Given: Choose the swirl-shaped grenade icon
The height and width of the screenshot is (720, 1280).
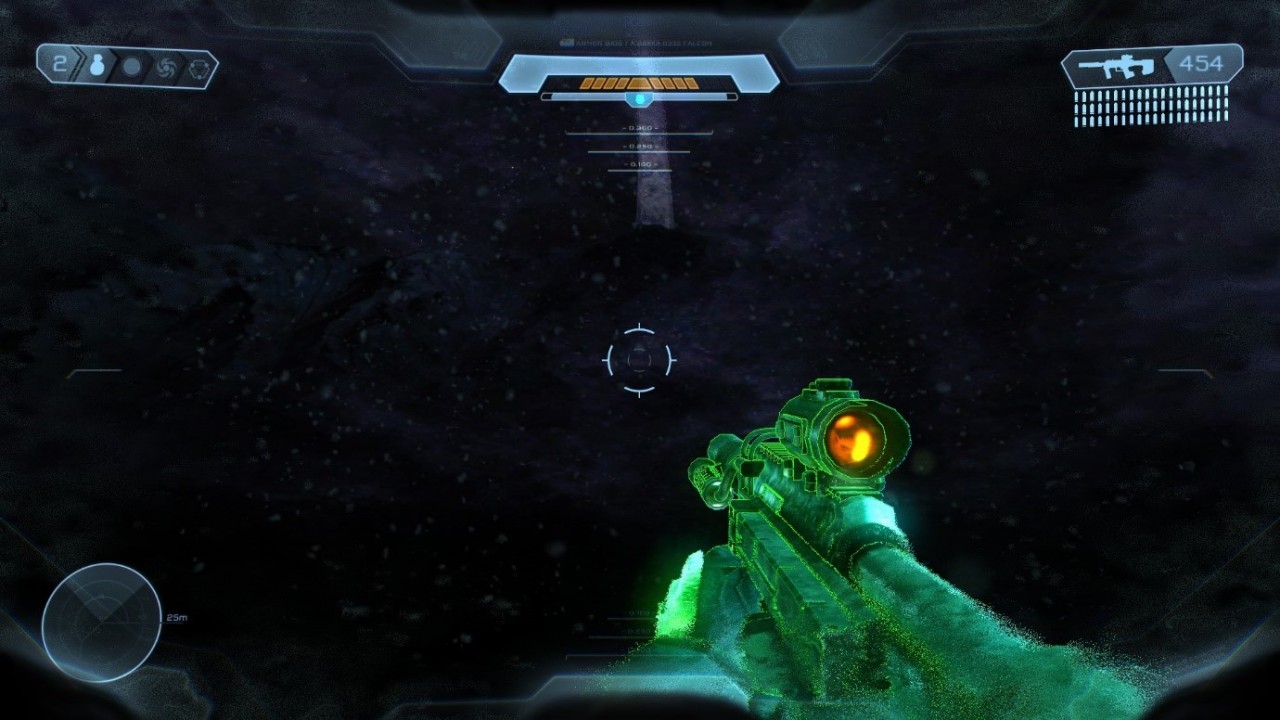Looking at the screenshot, I should click(x=165, y=69).
